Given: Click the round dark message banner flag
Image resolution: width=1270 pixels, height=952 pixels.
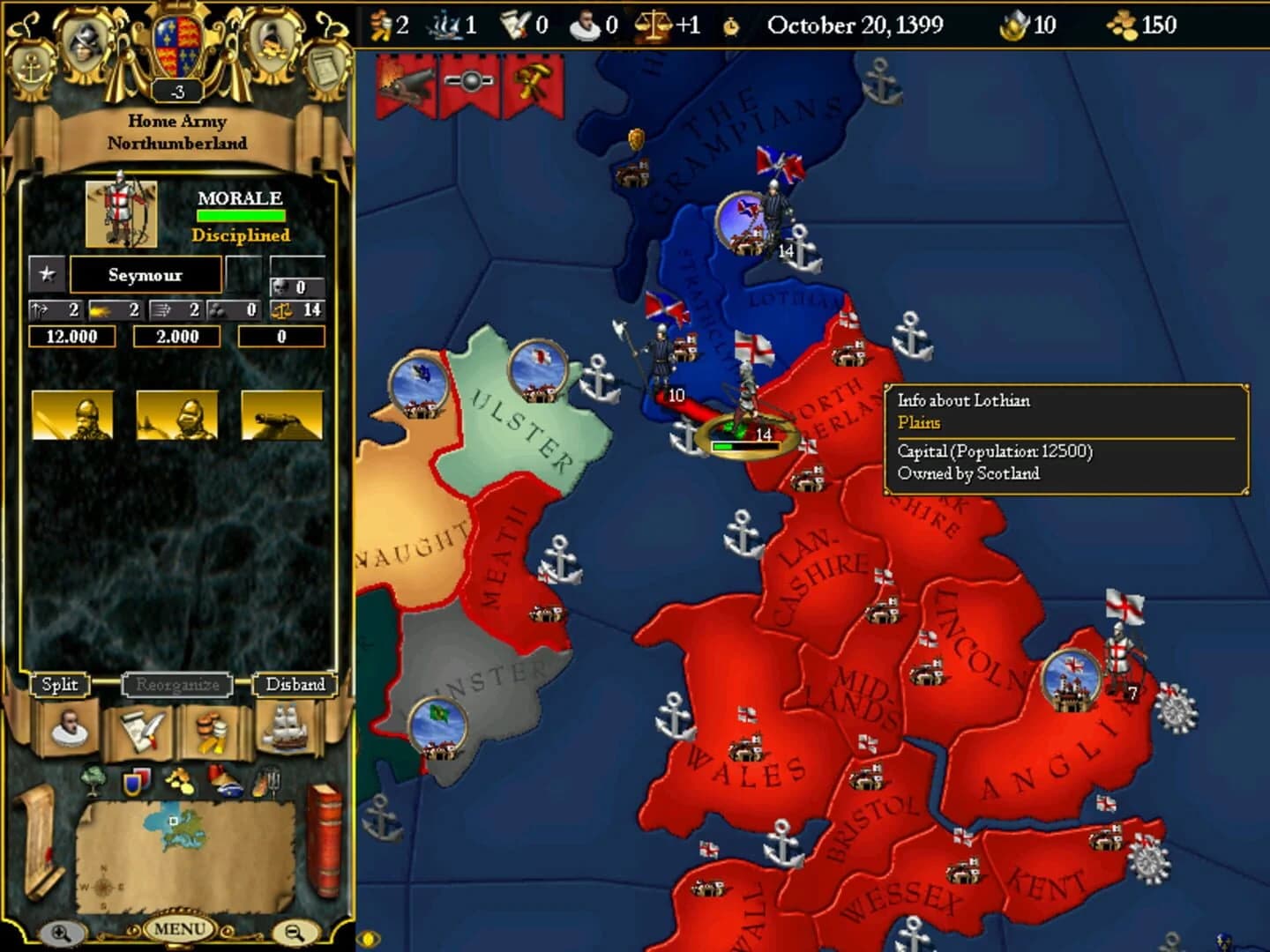Looking at the screenshot, I should [471, 81].
